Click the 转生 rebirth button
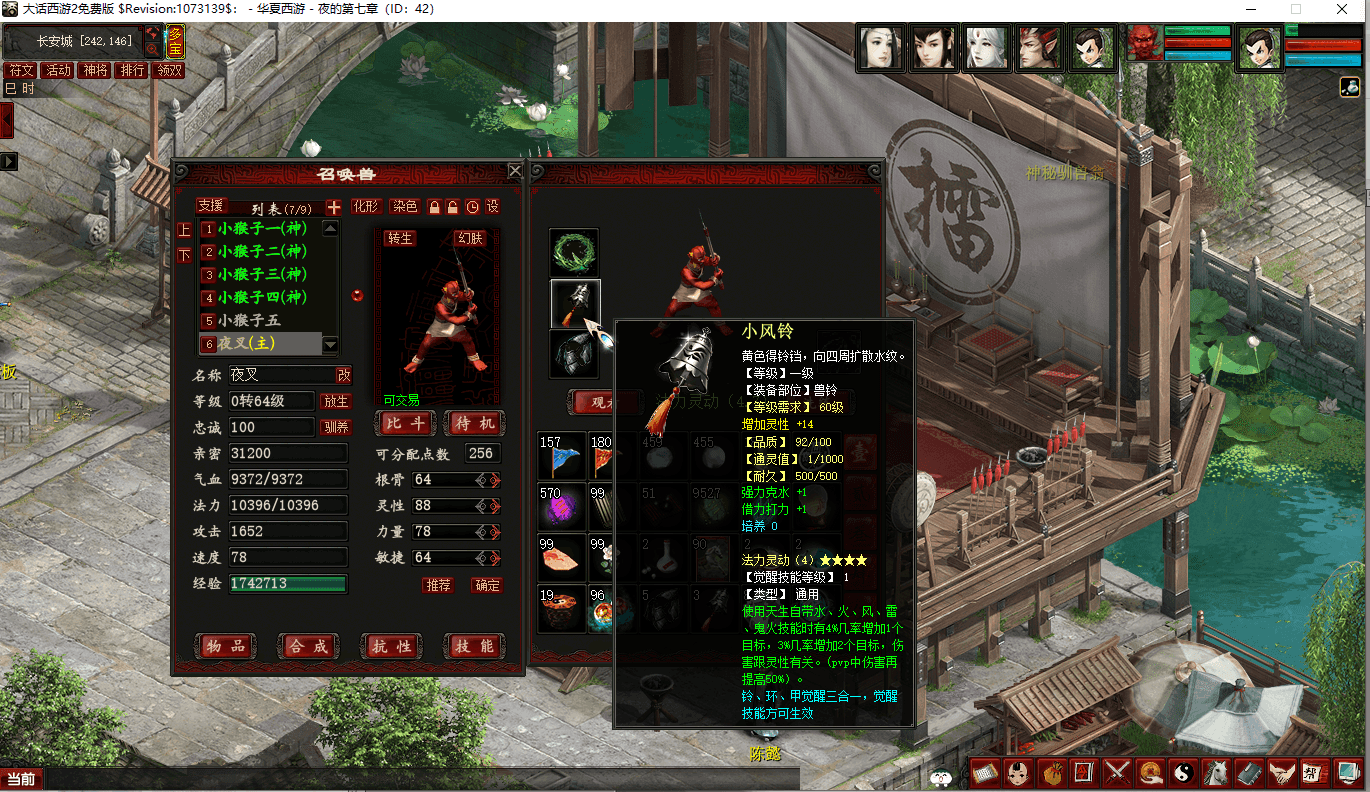The image size is (1370, 792). 400,238
